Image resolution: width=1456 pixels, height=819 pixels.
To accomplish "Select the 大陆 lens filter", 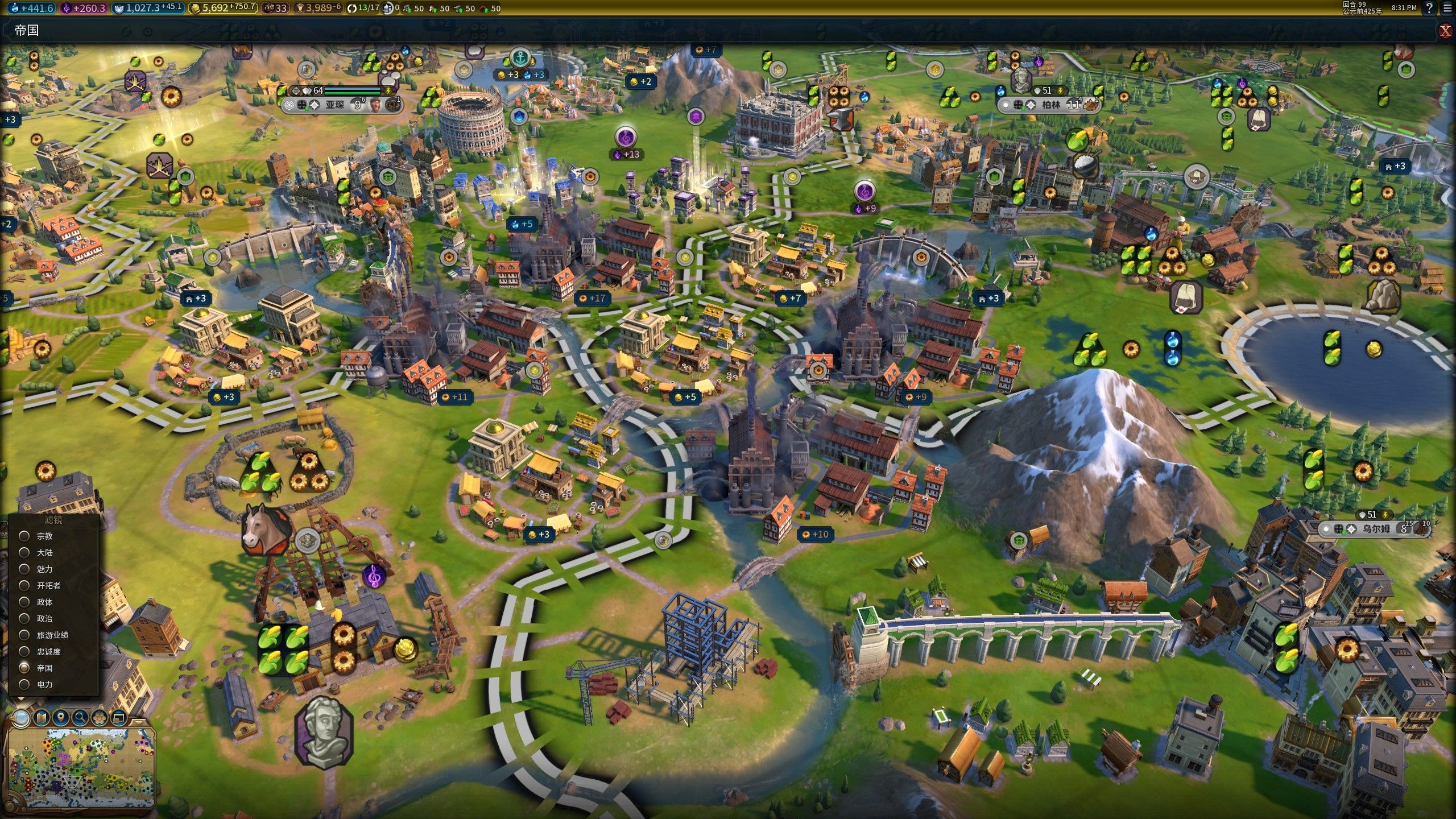I will pyautogui.click(x=24, y=552).
